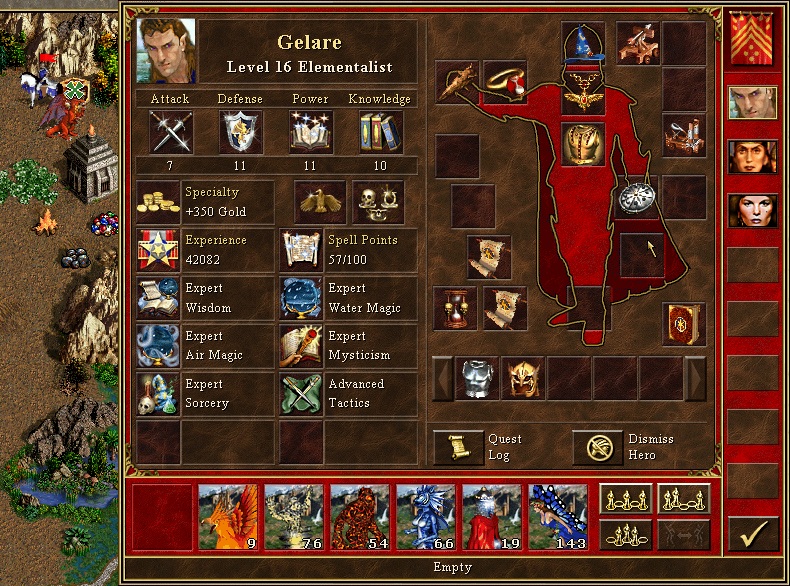Select the equipped golden breastplate

(x=583, y=142)
